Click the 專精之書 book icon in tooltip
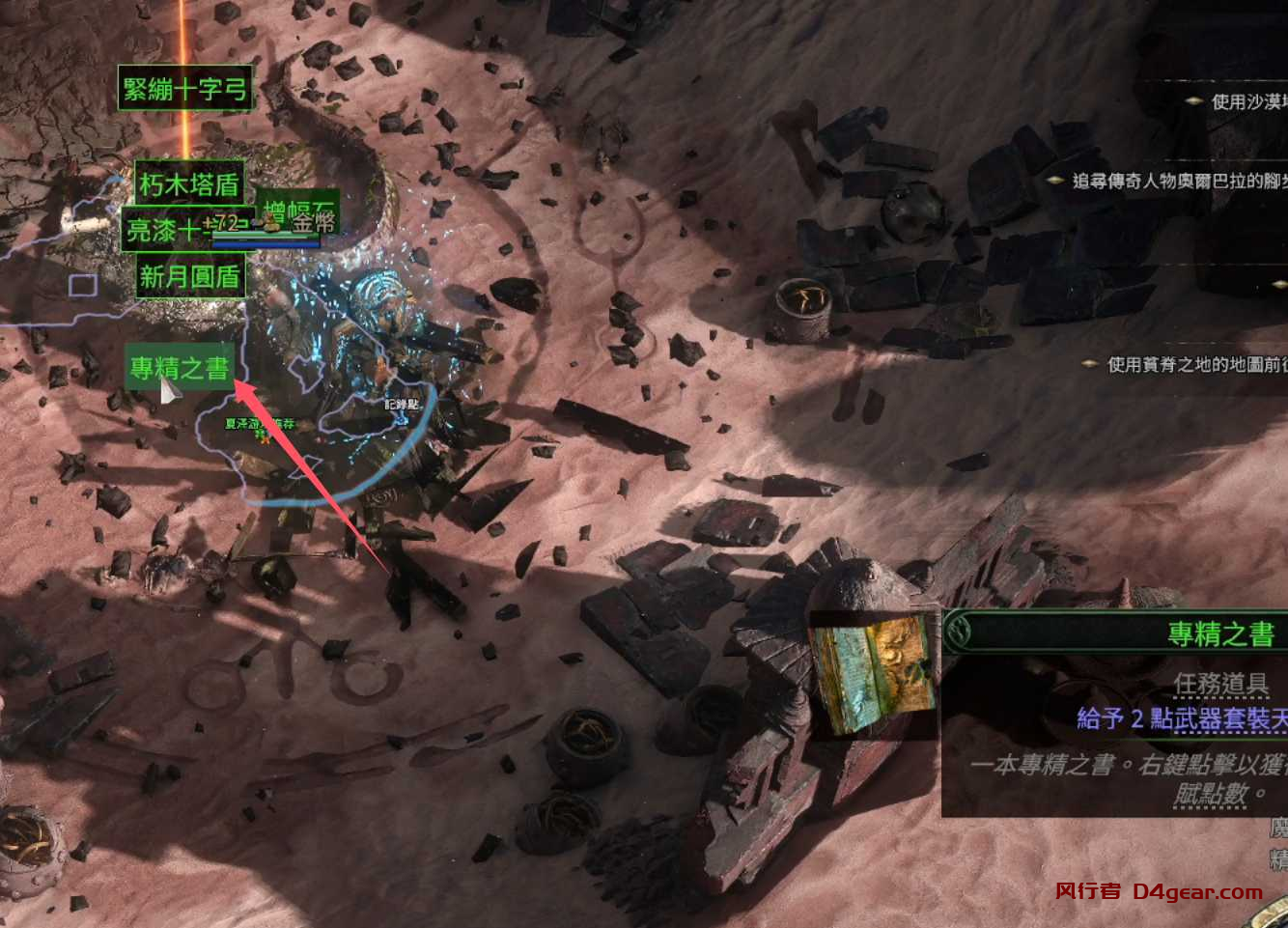The width and height of the screenshot is (1288, 928). (874, 676)
